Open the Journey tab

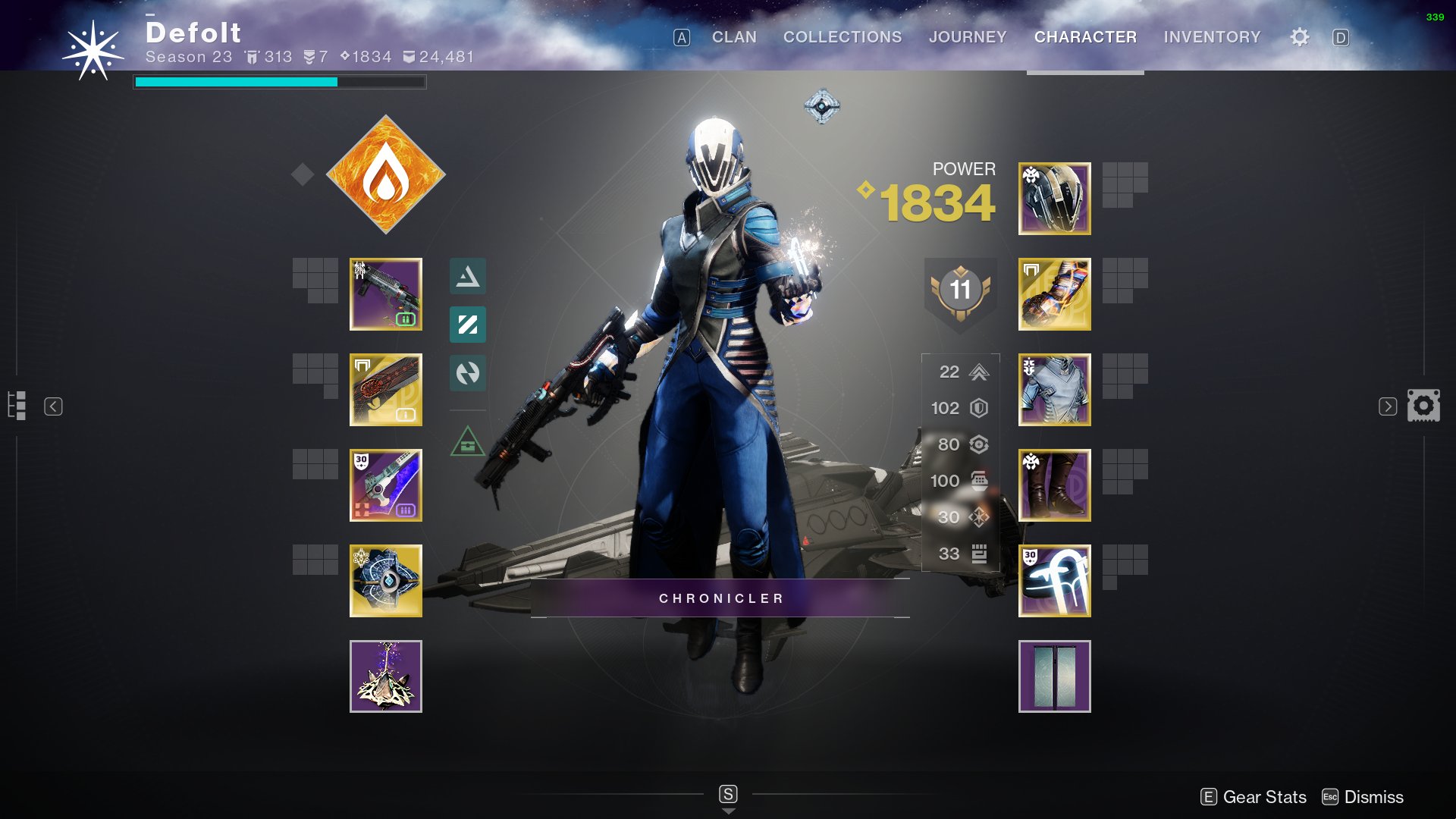tap(968, 37)
